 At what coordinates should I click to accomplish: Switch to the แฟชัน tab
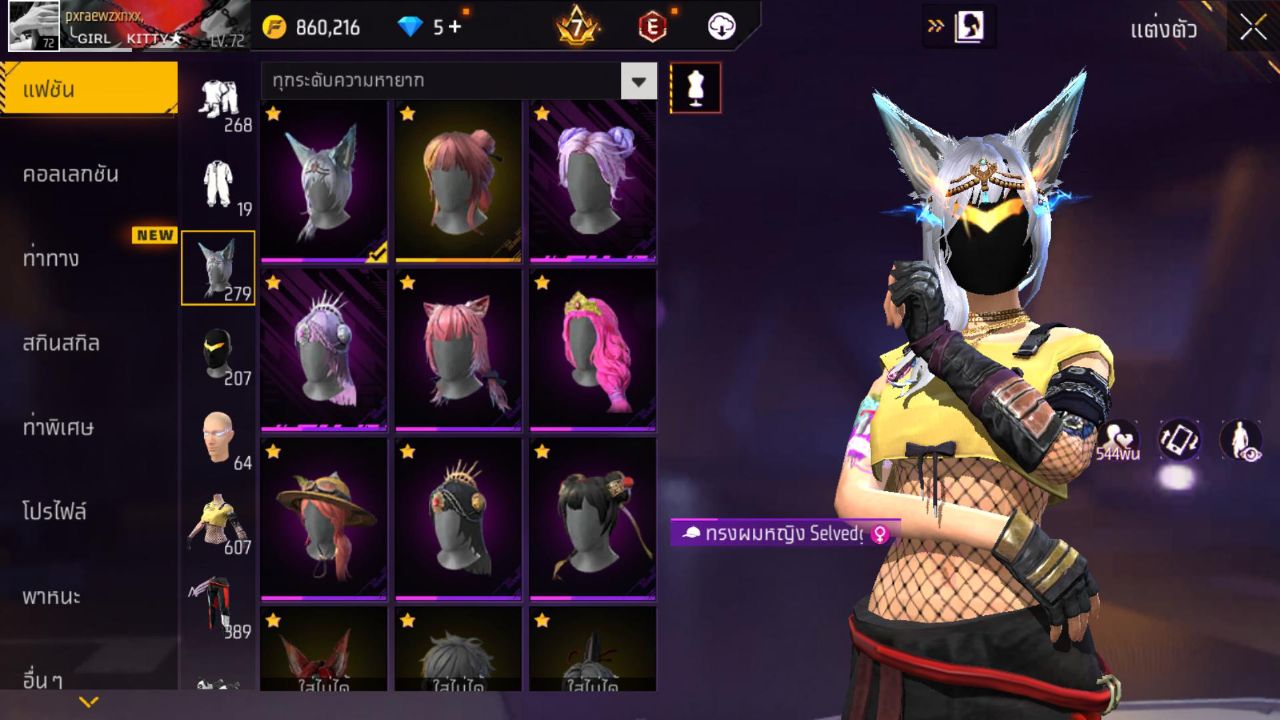88,90
